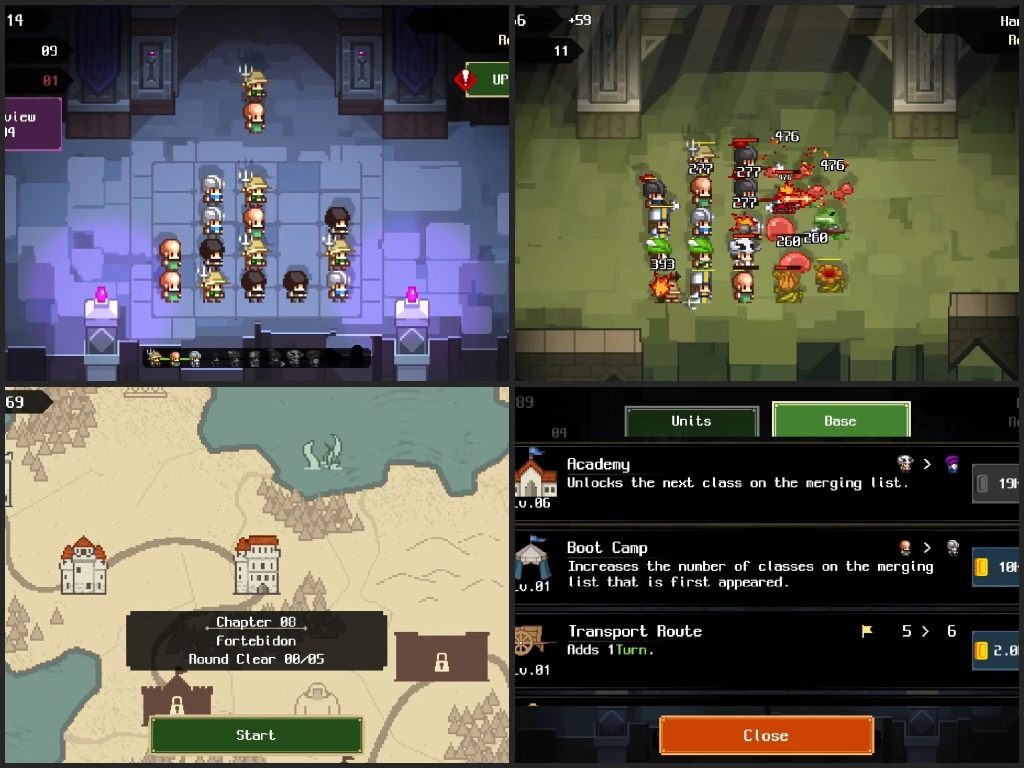Select the Chapter 08 Fortebidon info panel
This screenshot has height=768, width=1024.
(256, 640)
